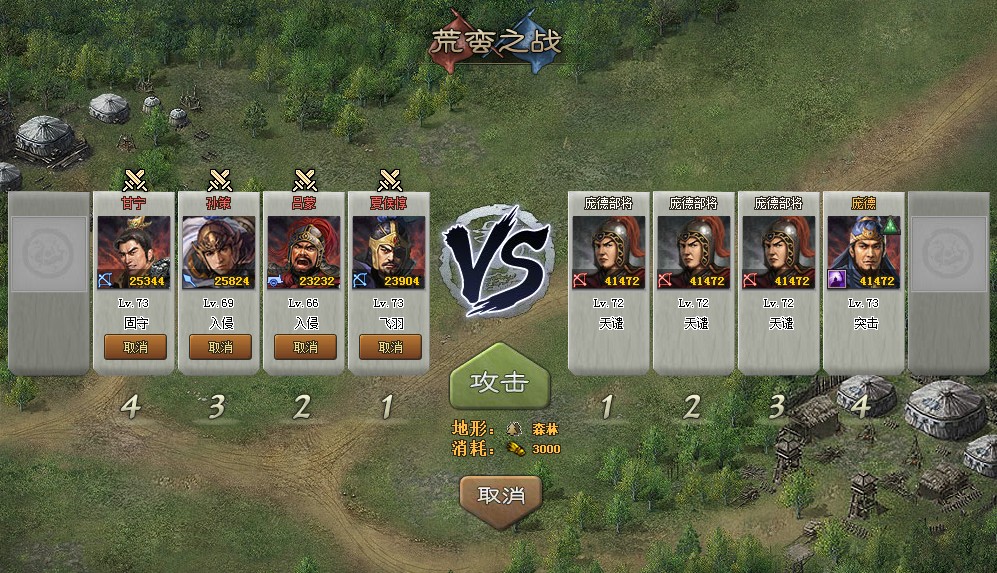Remove 甘宁 using his 取消 button
997x573 pixels.
point(135,347)
